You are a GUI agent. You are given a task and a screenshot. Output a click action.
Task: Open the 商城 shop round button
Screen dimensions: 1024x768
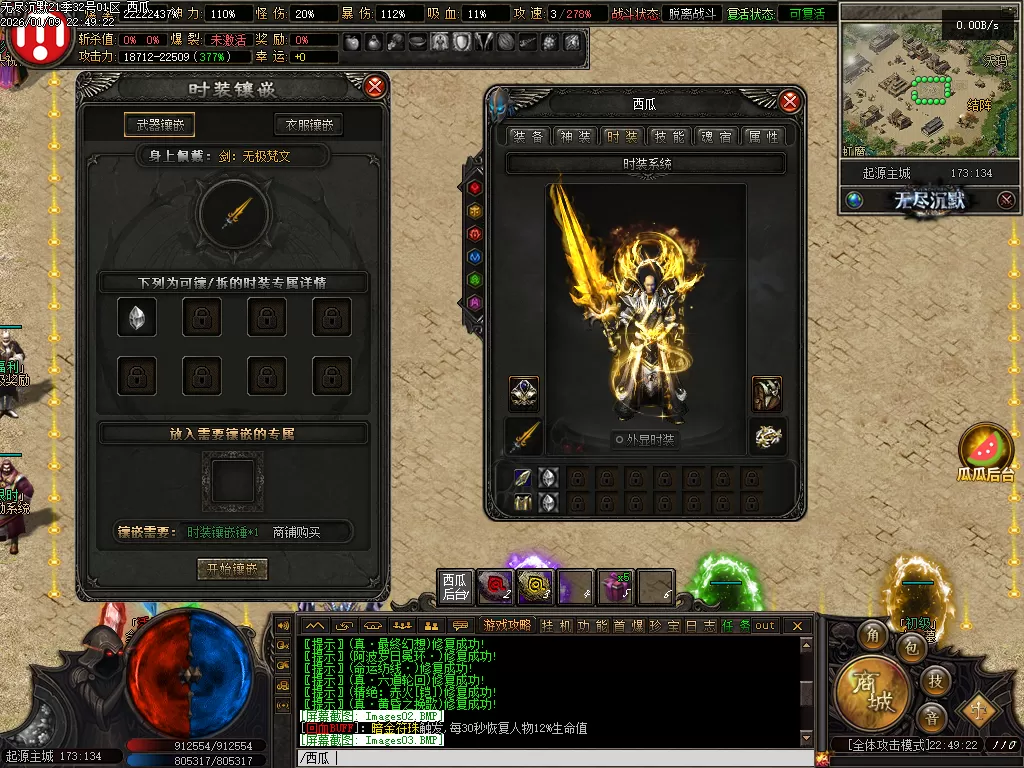coord(872,689)
